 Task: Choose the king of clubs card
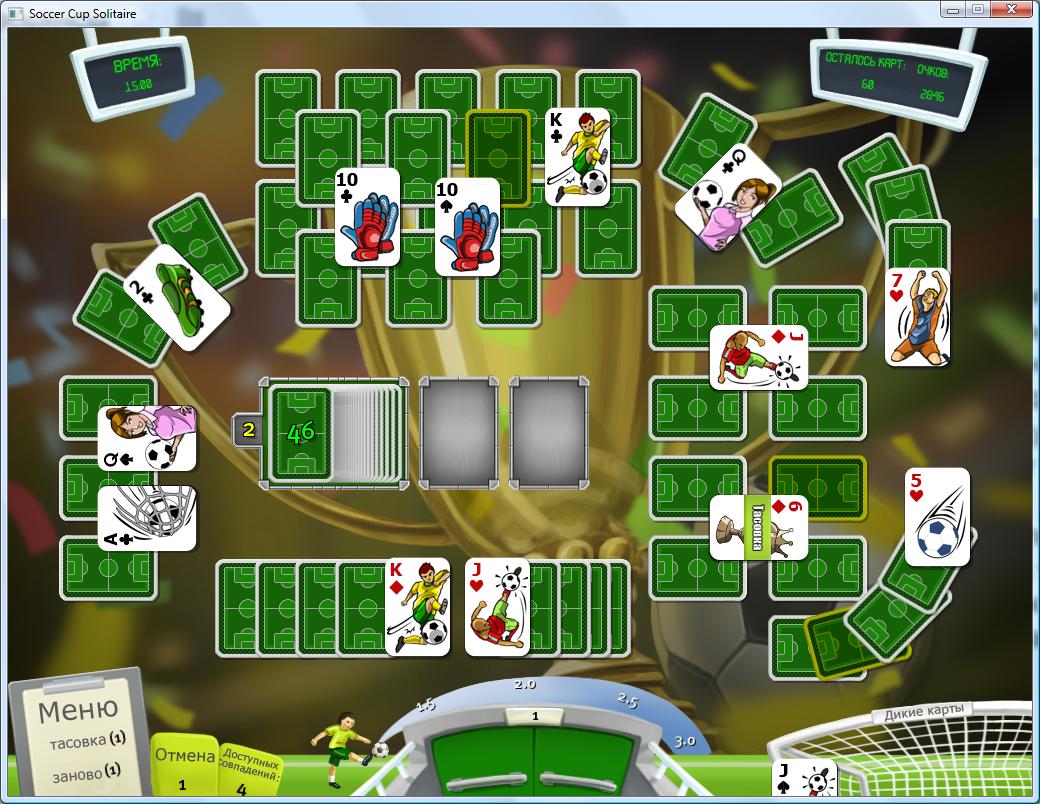[x=577, y=156]
